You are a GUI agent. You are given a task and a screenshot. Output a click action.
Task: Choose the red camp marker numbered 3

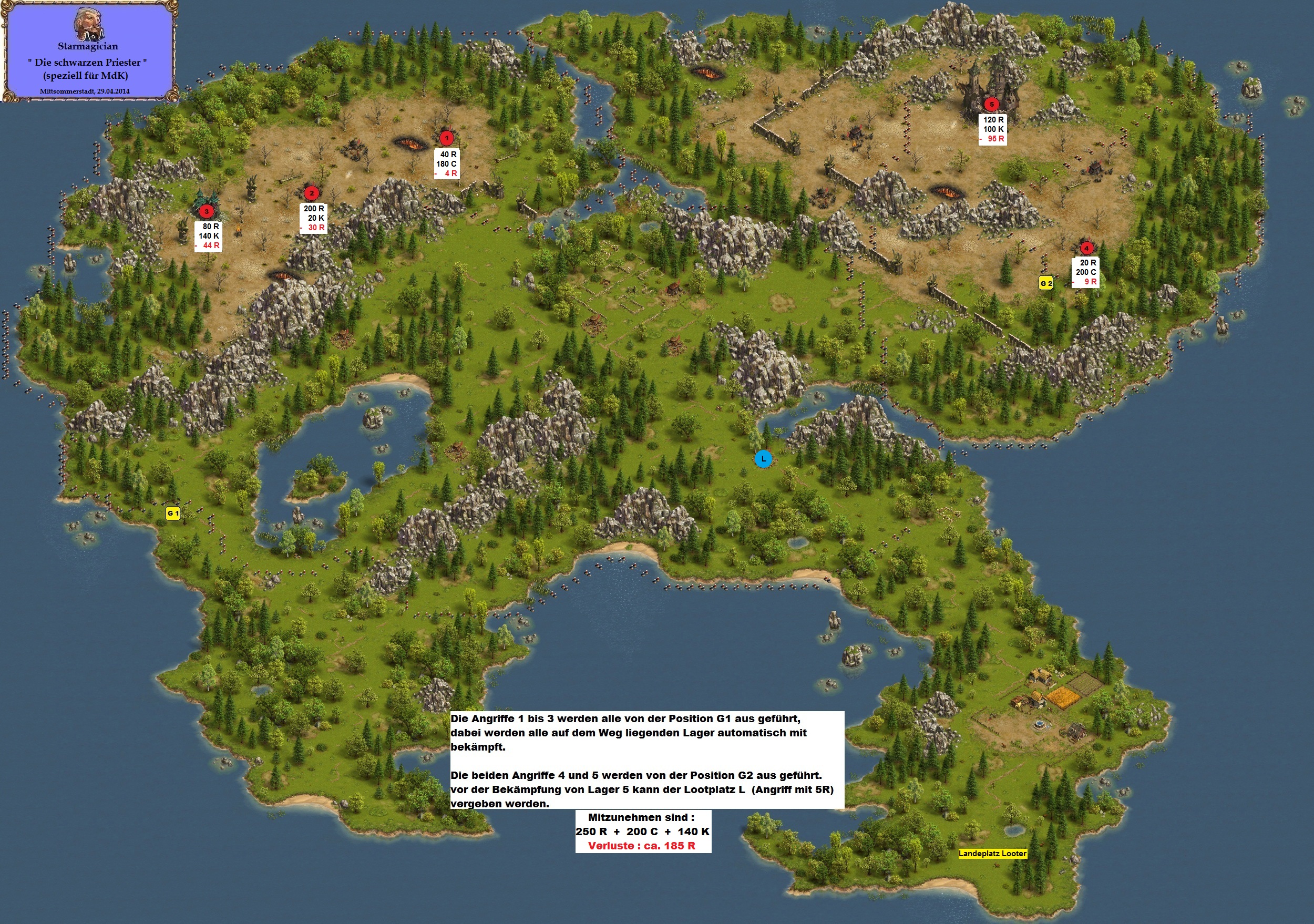pos(206,211)
